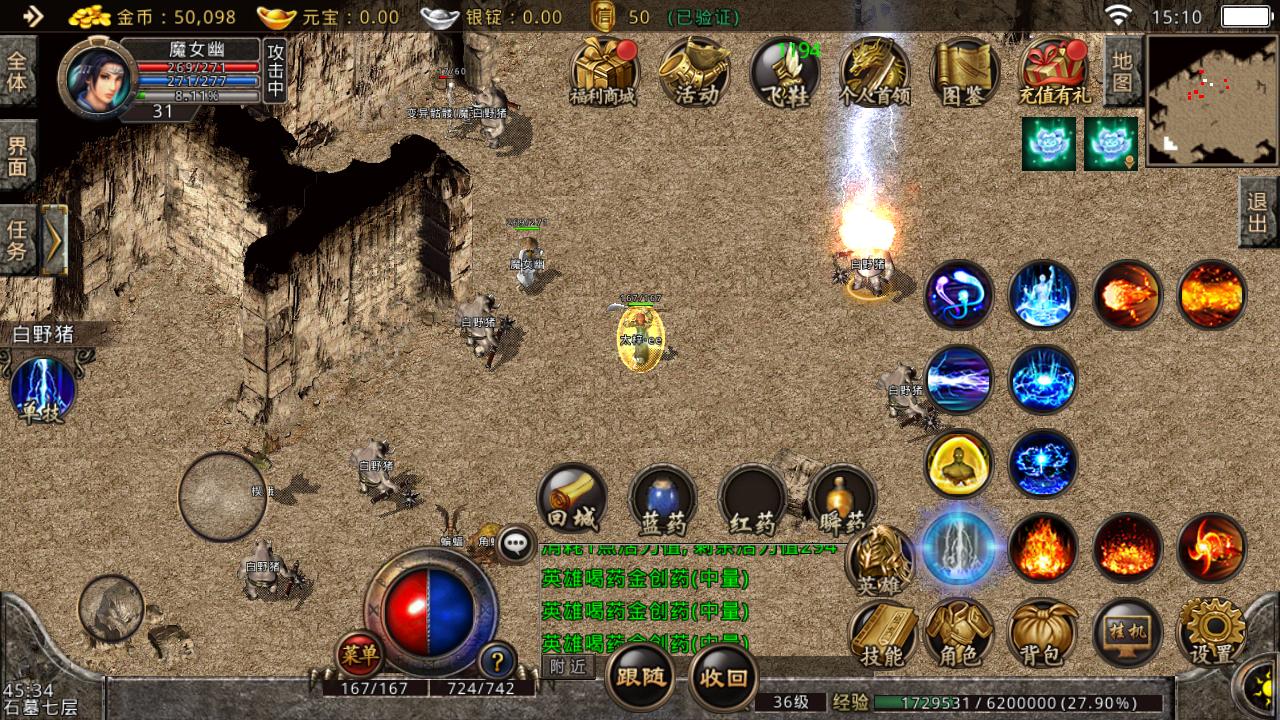
Task: Open the 设置 settings gear
Action: pos(1211,634)
